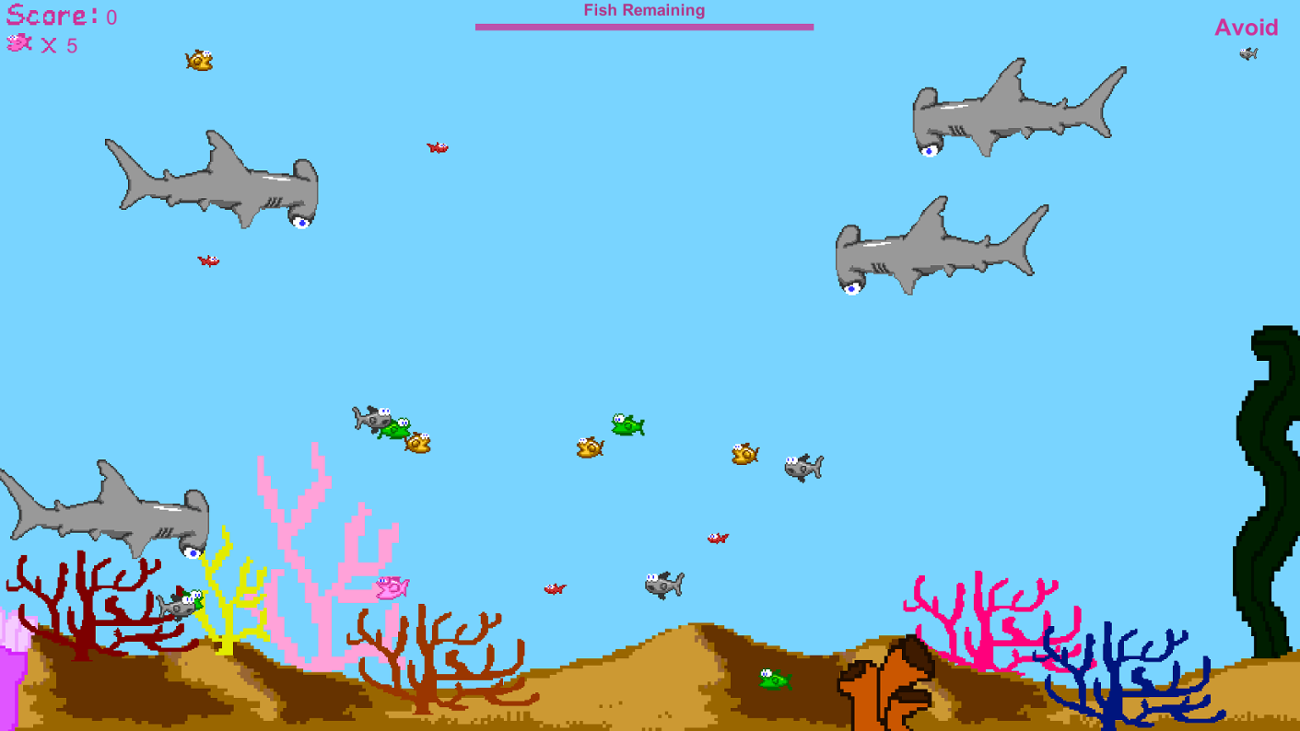This screenshot has height=731, width=1300.
Task: Select the little red fish near the sharks
Action: 437,148
